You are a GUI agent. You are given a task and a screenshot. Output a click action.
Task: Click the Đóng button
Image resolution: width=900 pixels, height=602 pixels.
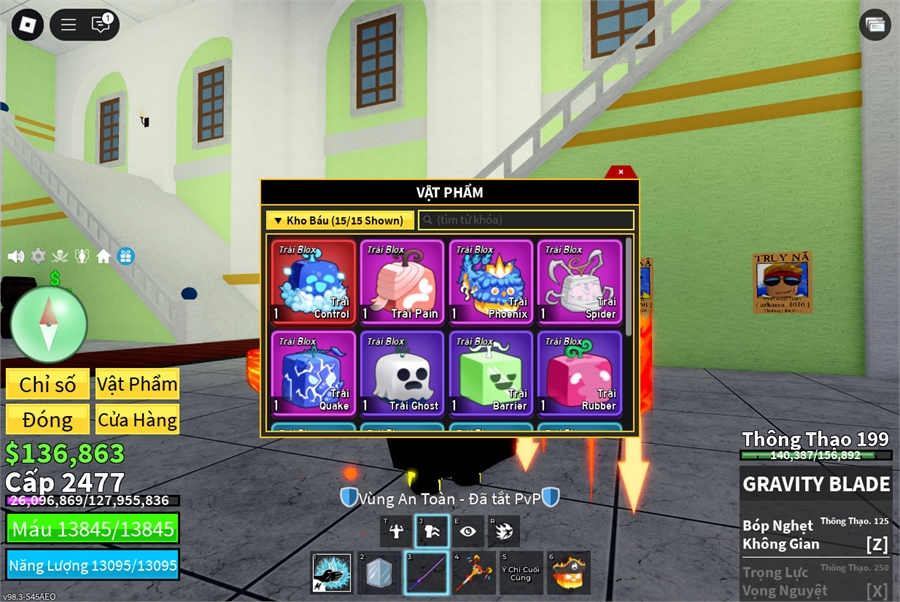[48, 420]
